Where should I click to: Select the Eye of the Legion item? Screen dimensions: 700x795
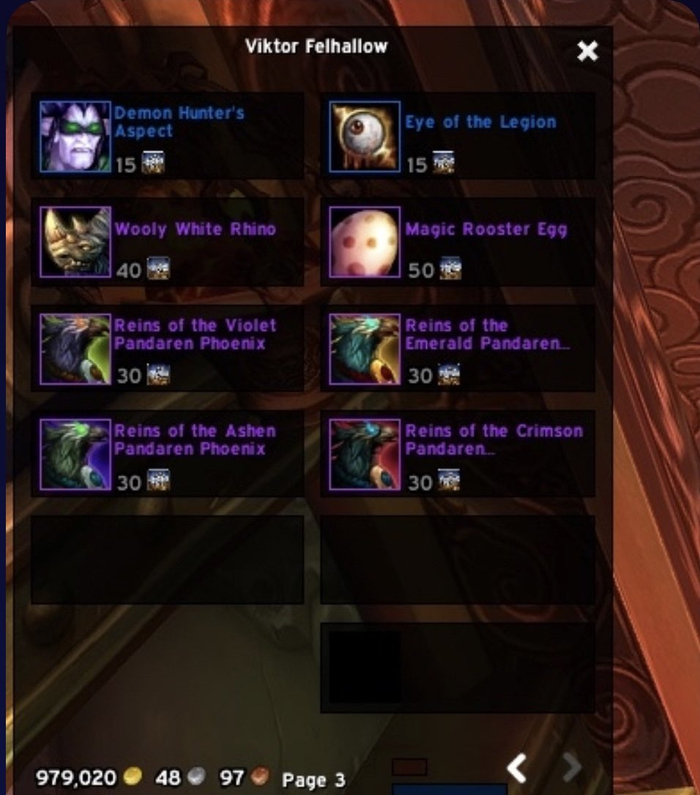tap(365, 136)
